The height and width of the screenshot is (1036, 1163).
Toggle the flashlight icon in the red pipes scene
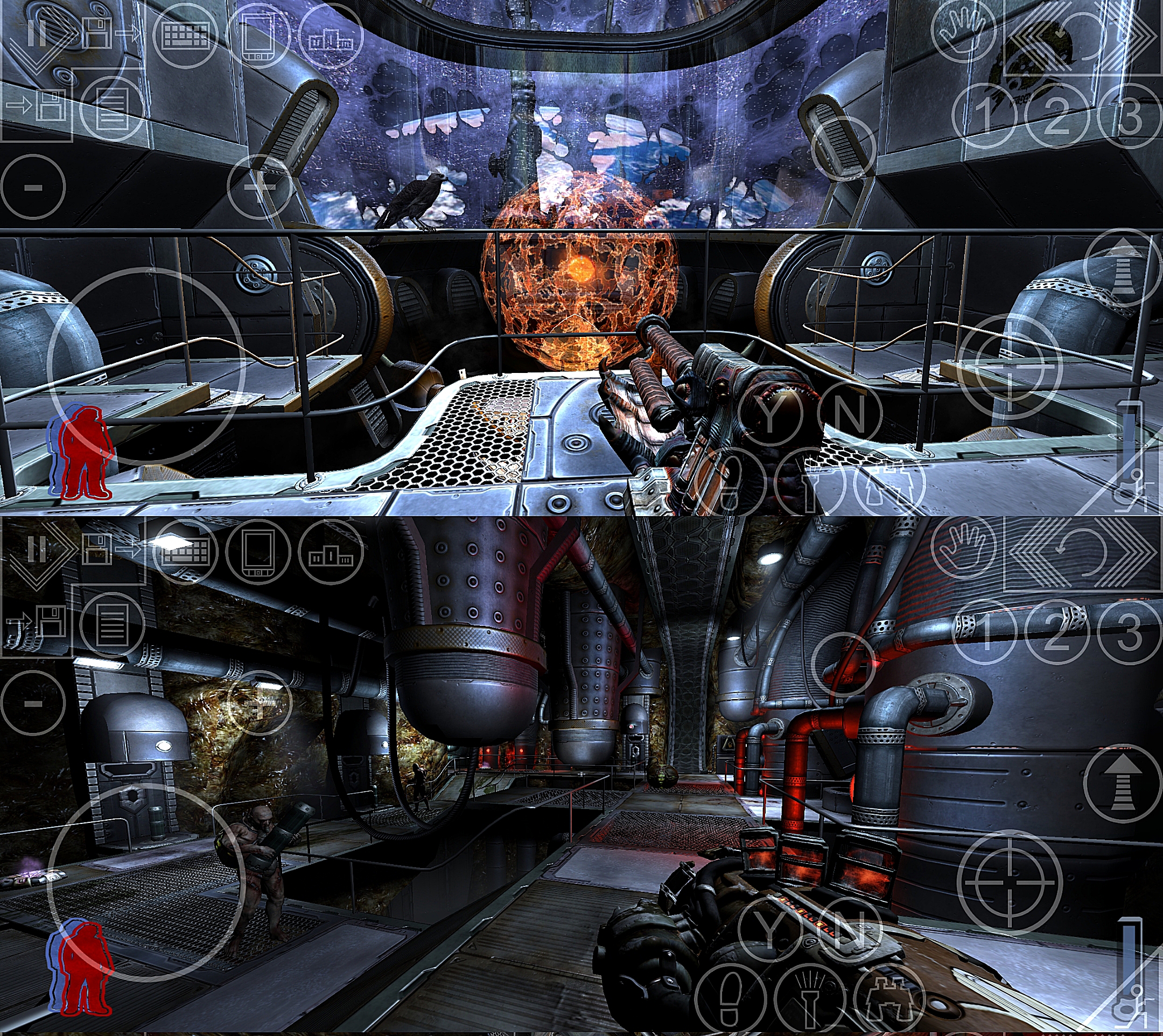point(810,1002)
